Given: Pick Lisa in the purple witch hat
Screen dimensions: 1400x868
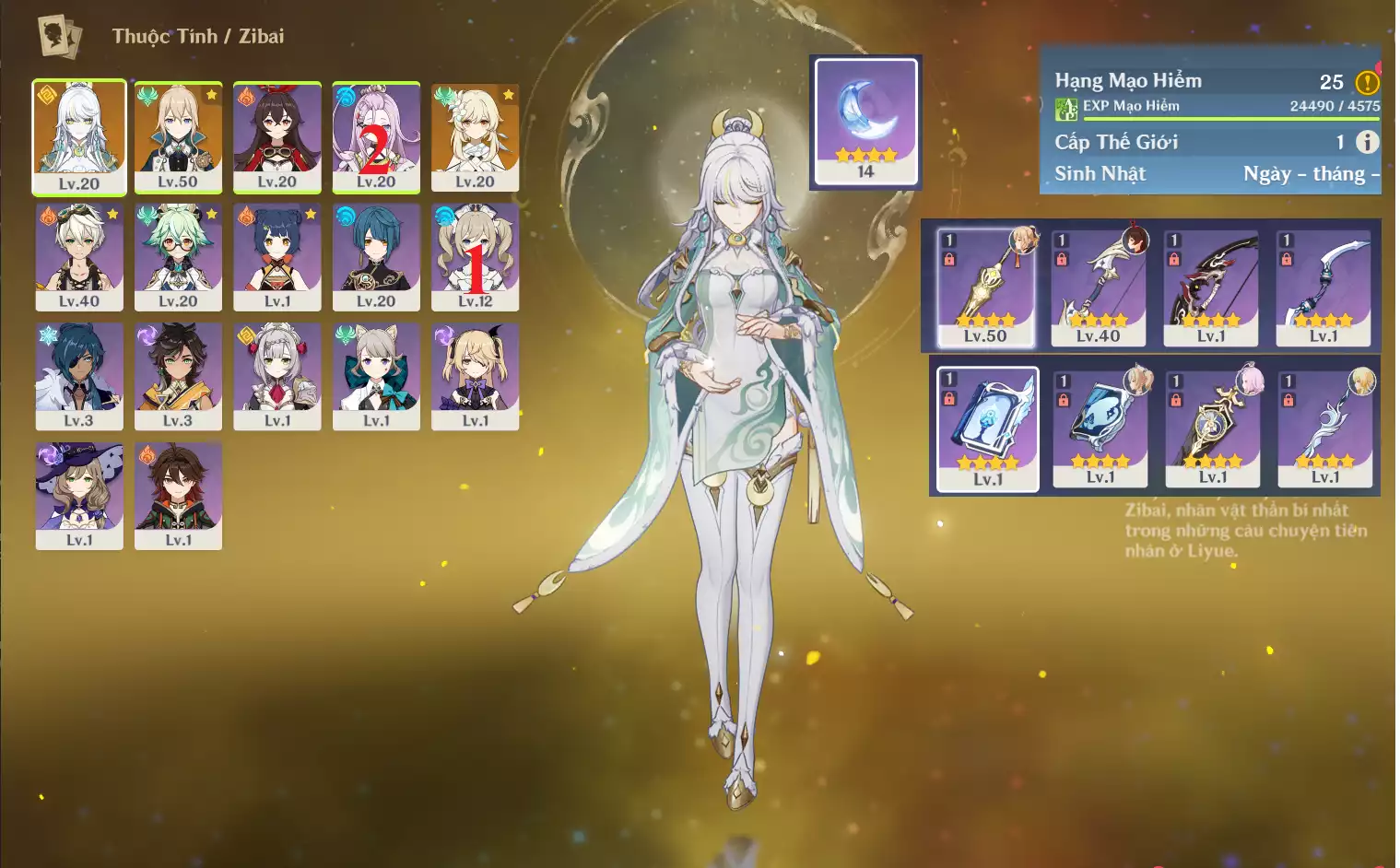Looking at the screenshot, I should coord(79,495).
